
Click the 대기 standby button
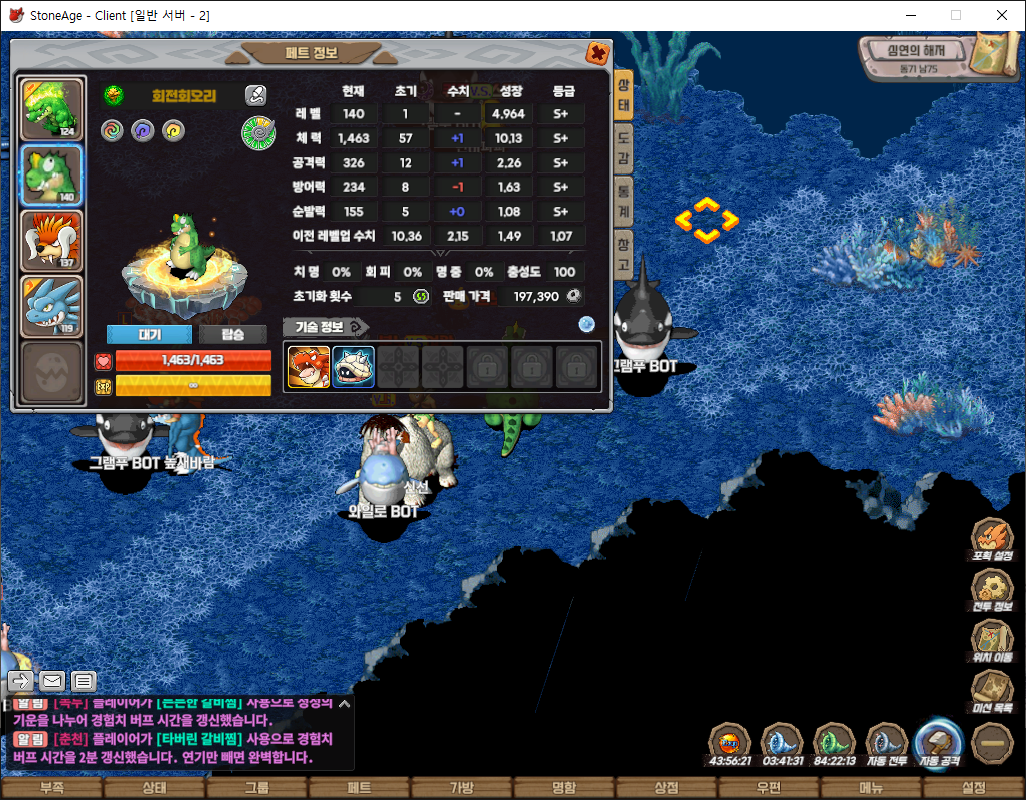[x=149, y=334]
